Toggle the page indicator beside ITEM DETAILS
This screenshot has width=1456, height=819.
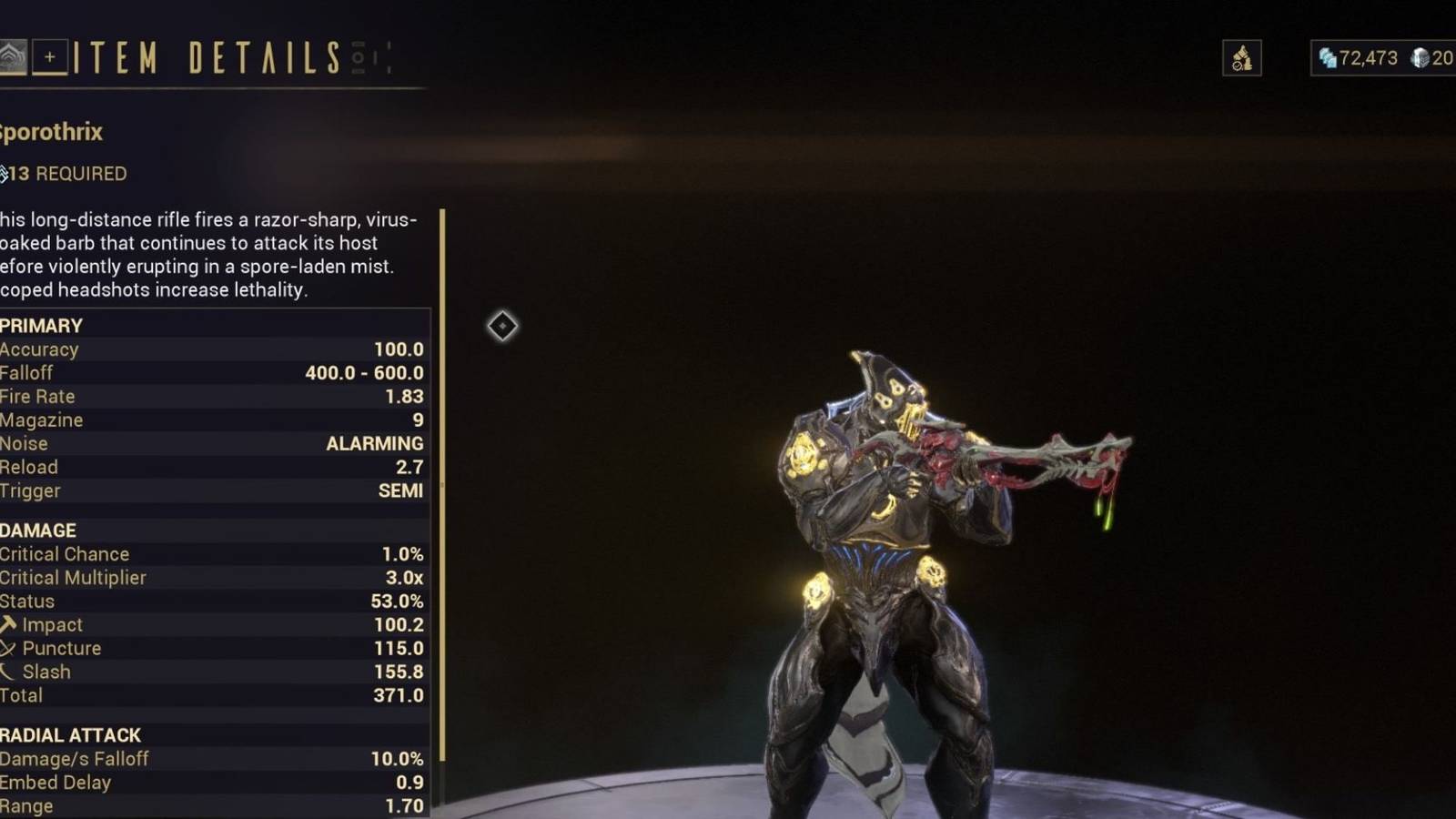pos(359,57)
